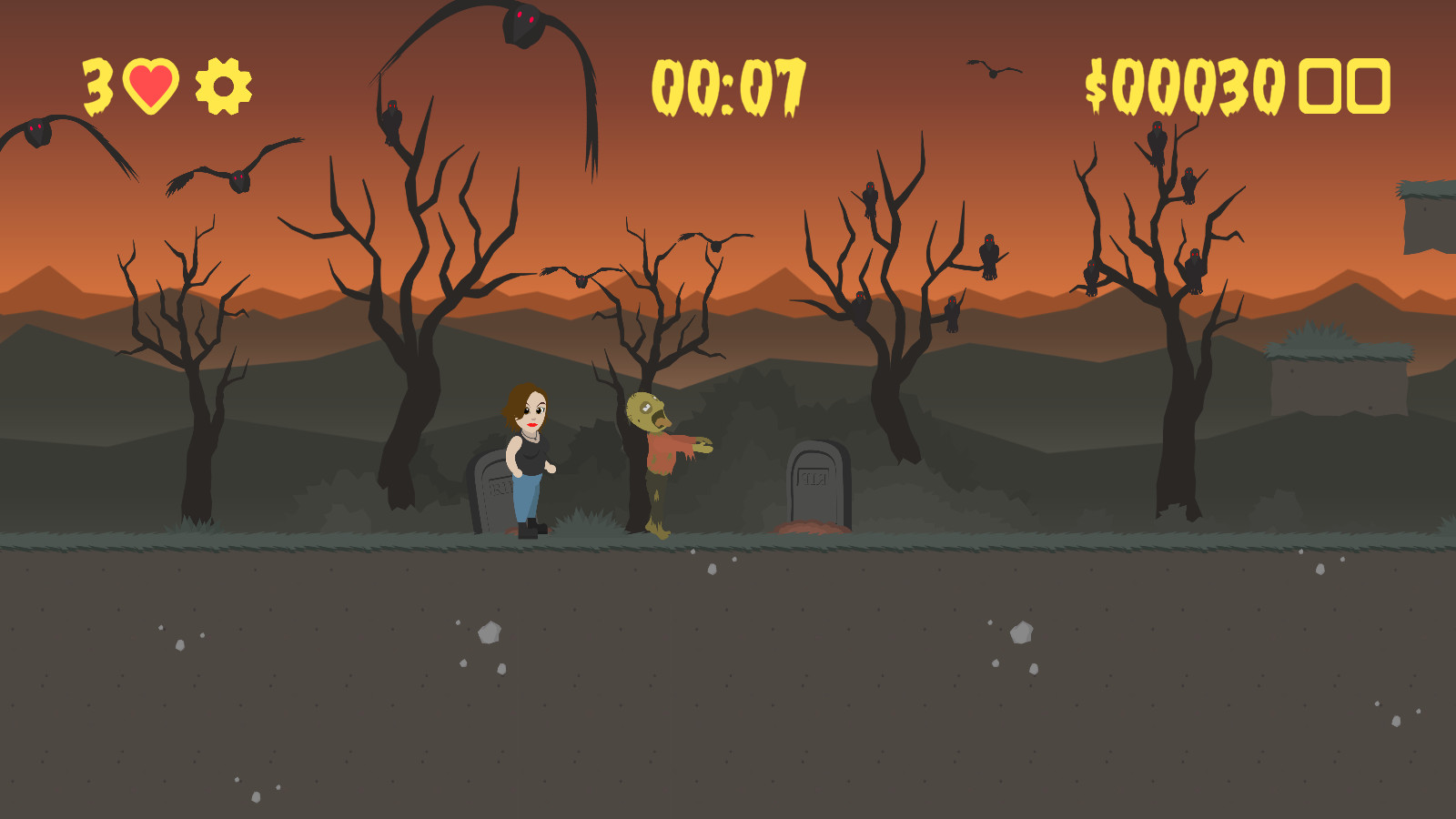Click the gravestone behind the player character
Screen dimensions: 1456x819
(x=491, y=491)
